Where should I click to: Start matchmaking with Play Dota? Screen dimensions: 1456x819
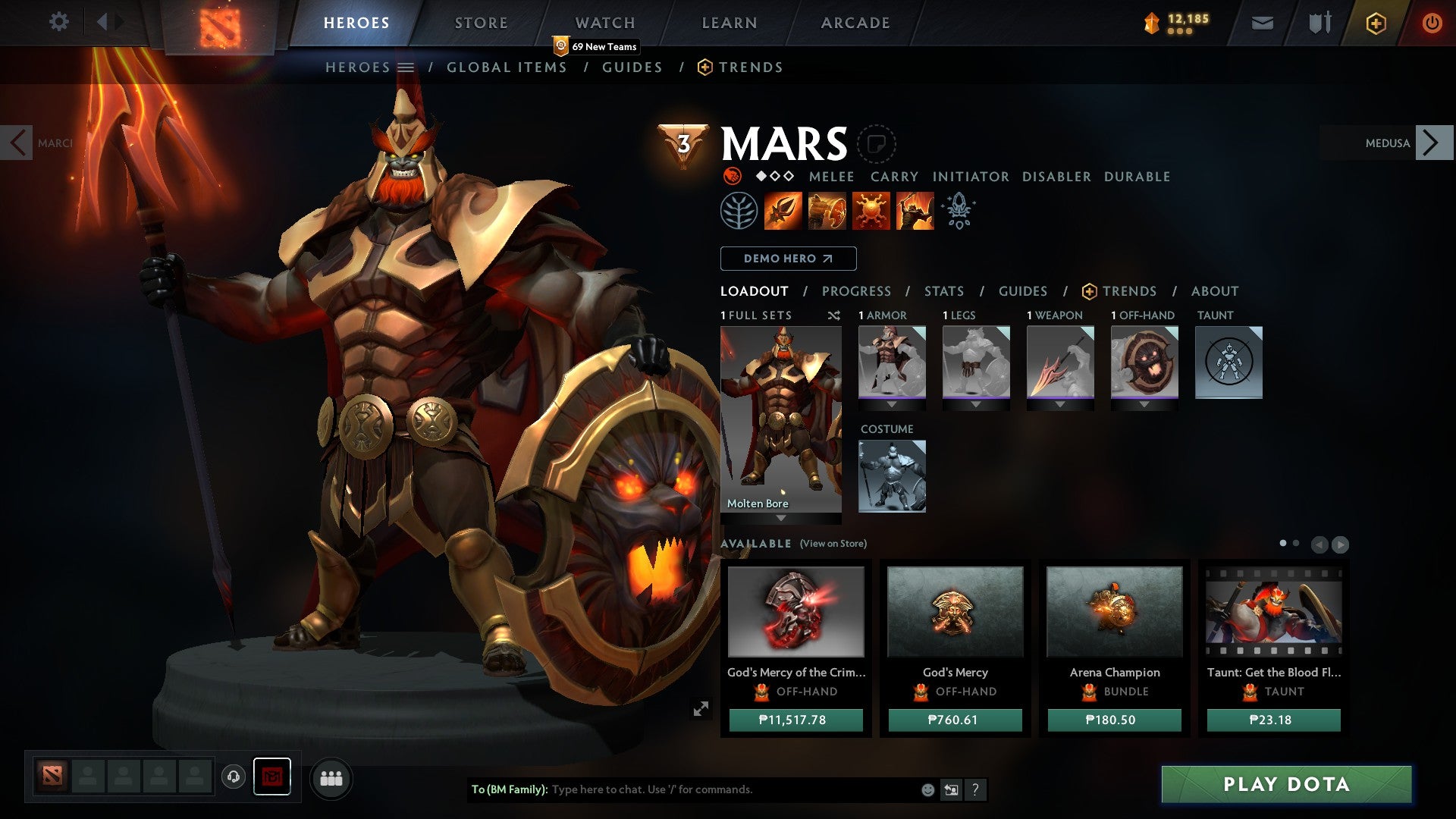[1286, 784]
